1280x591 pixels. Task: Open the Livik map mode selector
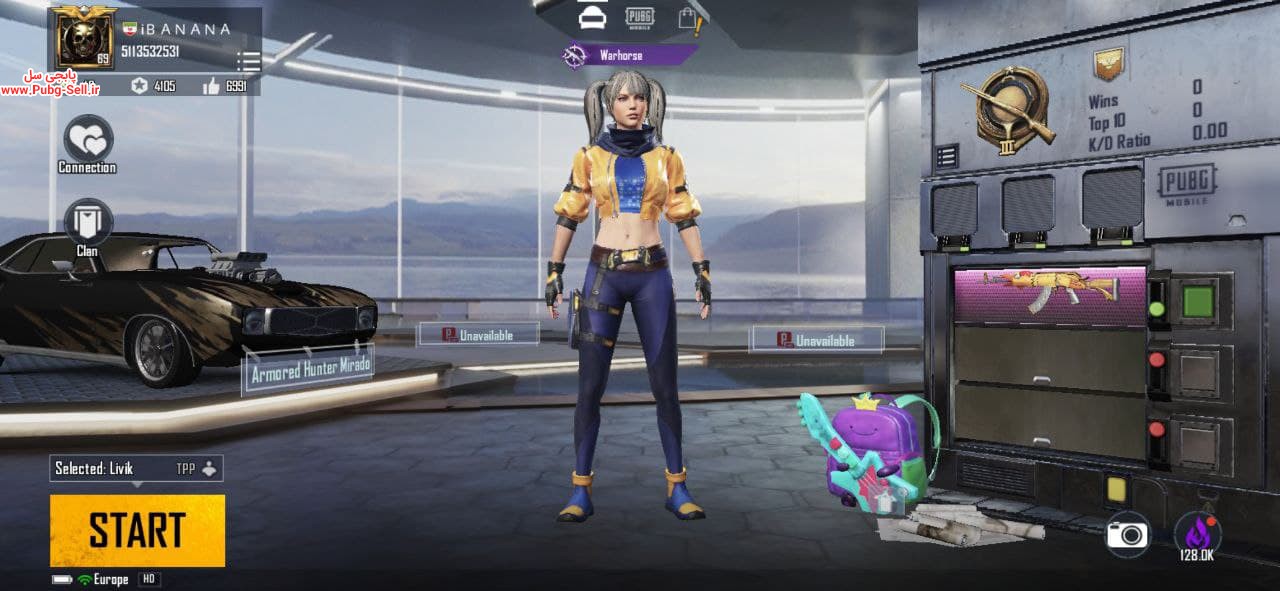(x=136, y=468)
